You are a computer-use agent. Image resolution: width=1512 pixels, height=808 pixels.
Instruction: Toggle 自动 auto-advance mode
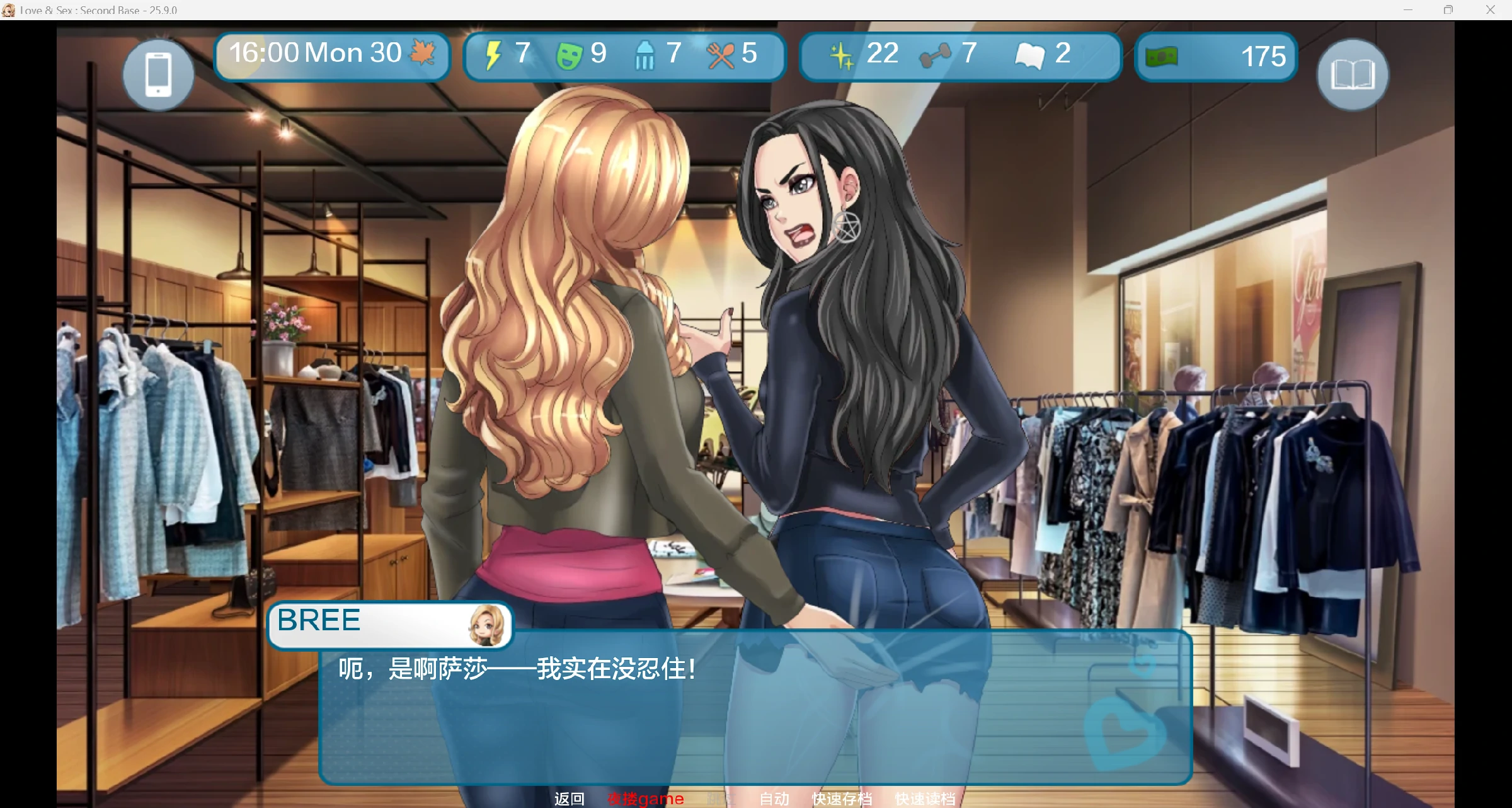click(774, 799)
